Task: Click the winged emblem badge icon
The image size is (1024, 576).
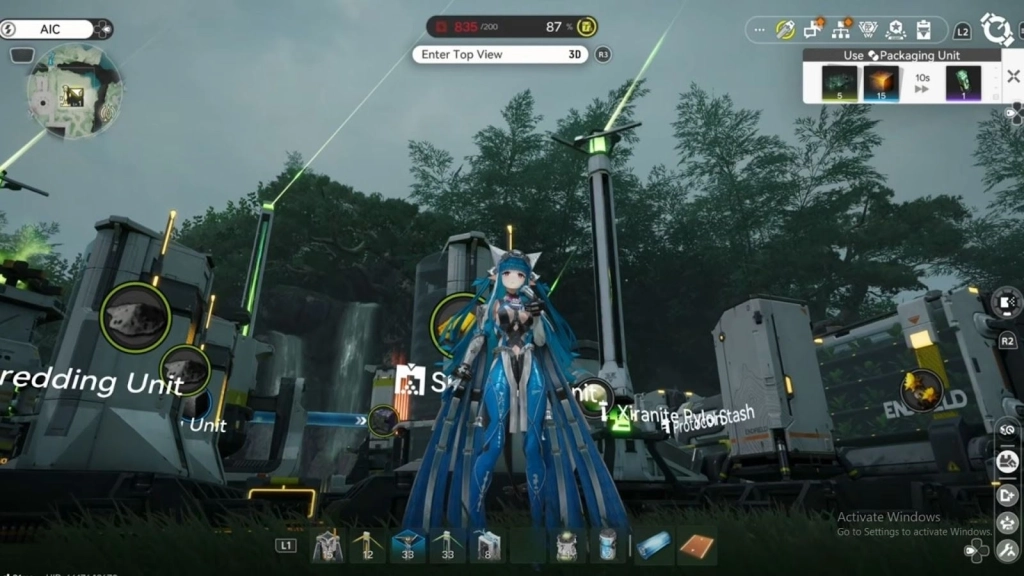Action: coord(868,29)
